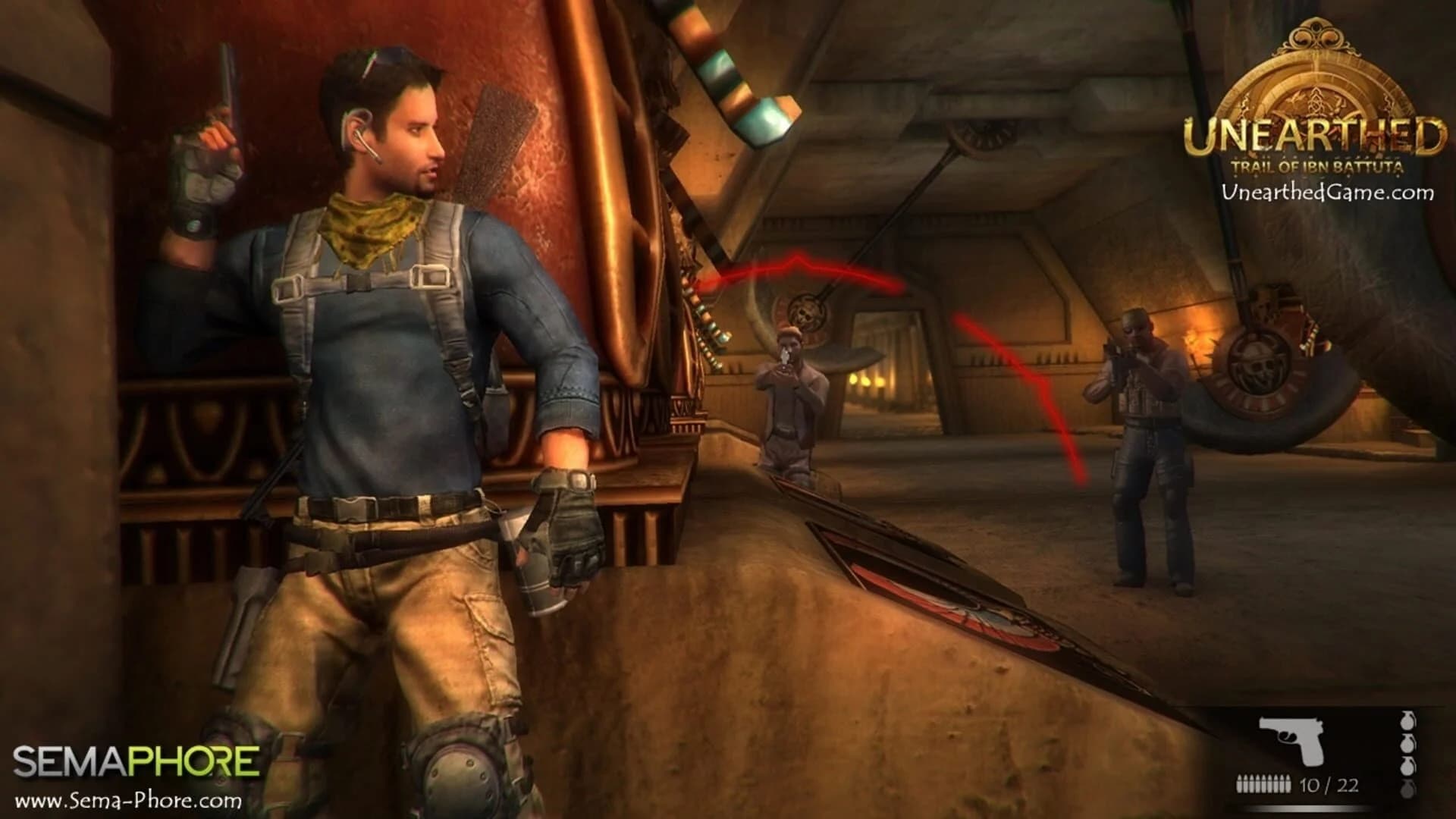Toggle the last bullet in the ammo strip
1456x819 pixels.
[1287, 783]
